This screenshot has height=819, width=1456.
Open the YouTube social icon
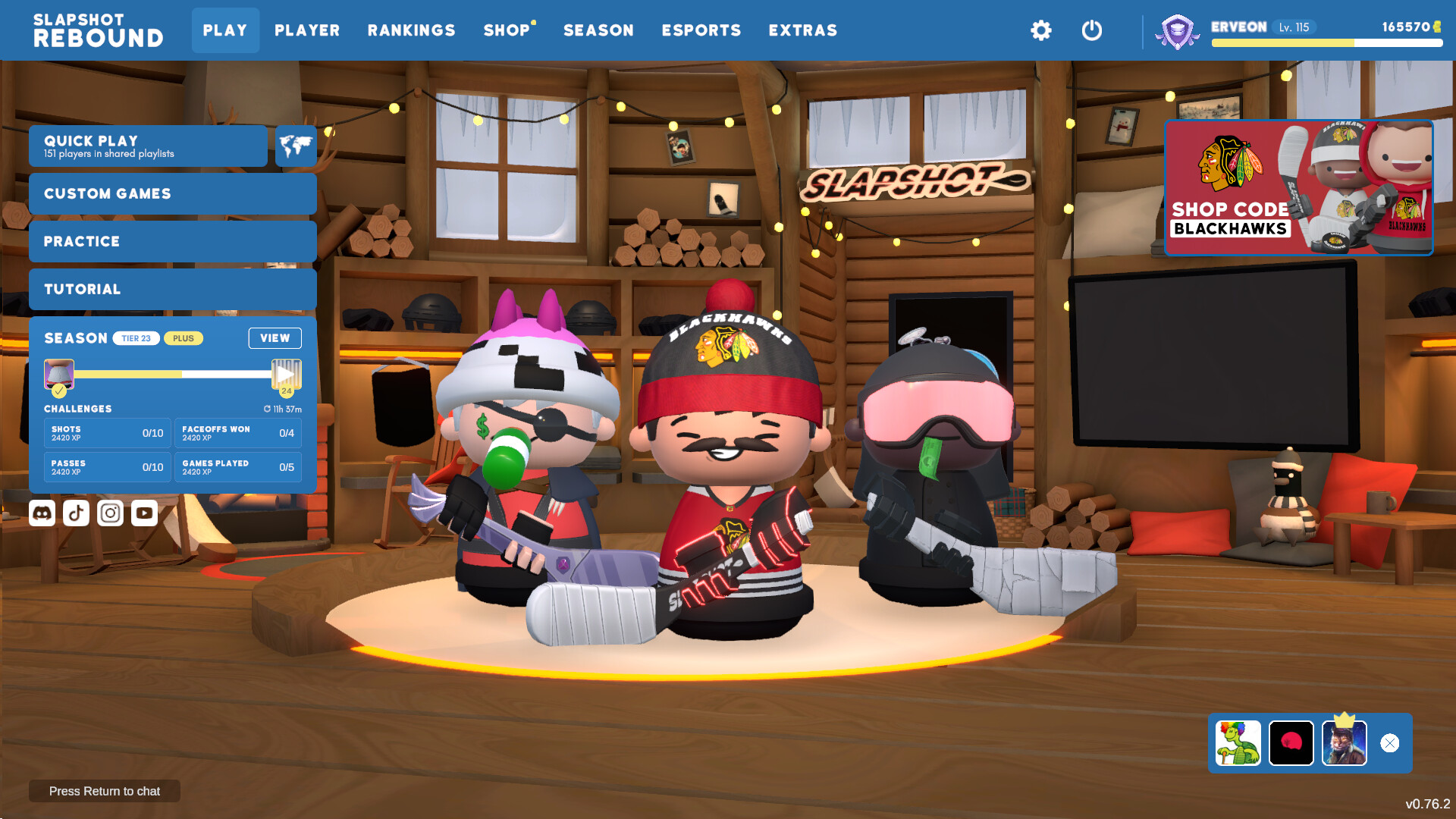(143, 513)
